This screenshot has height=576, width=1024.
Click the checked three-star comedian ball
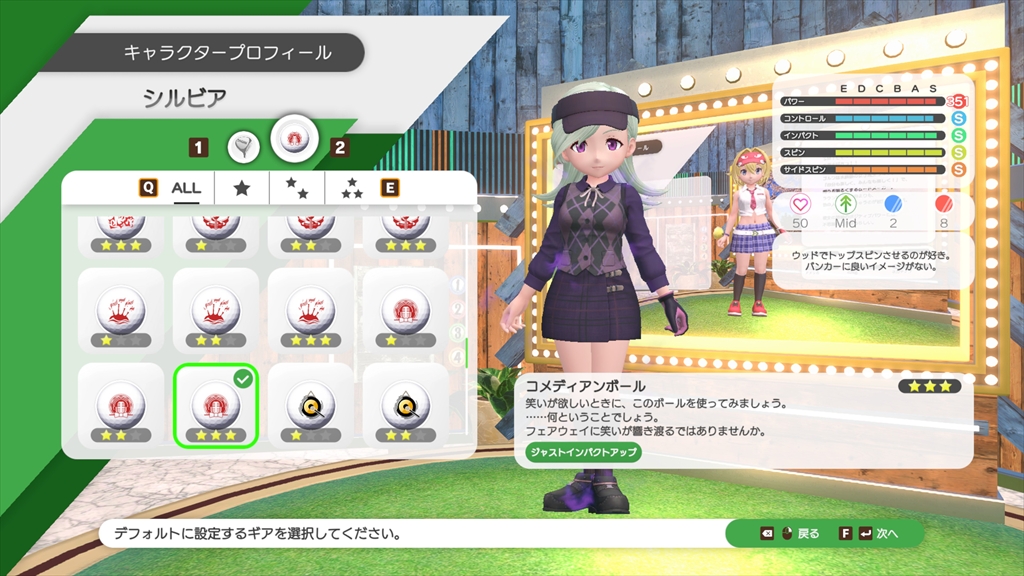[x=216, y=405]
